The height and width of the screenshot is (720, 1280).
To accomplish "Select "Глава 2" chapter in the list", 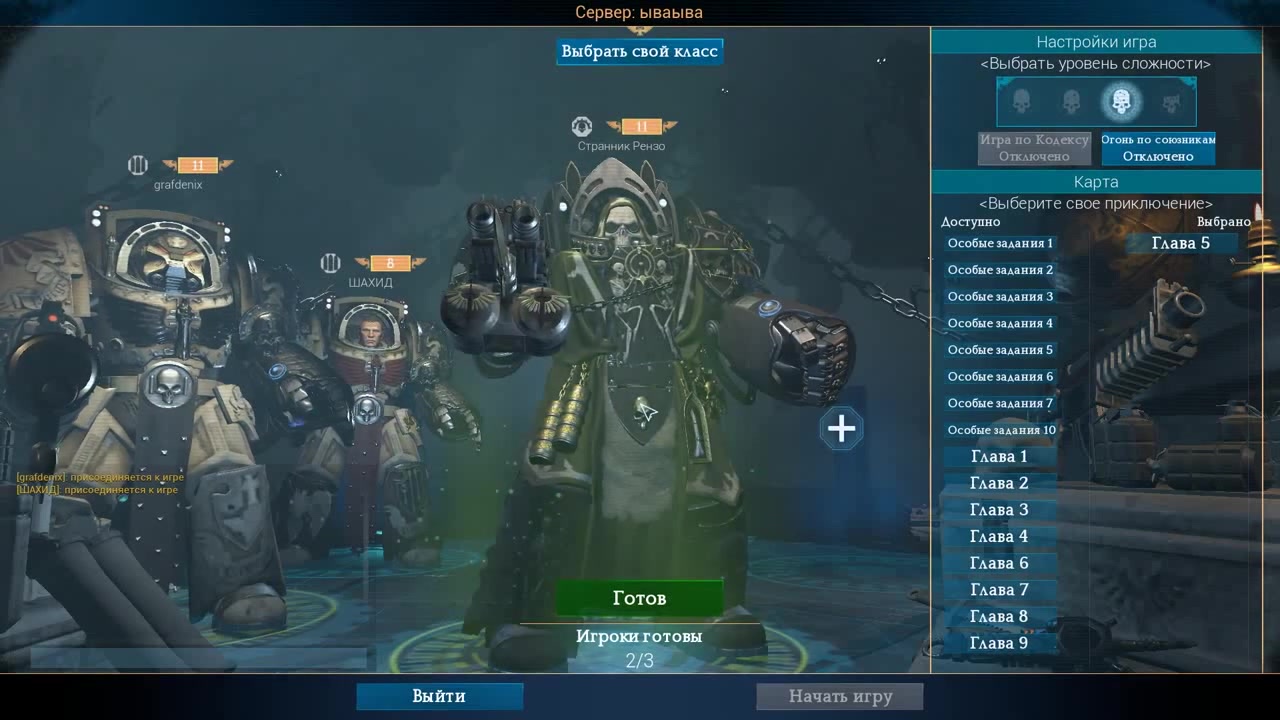I will 999,483.
